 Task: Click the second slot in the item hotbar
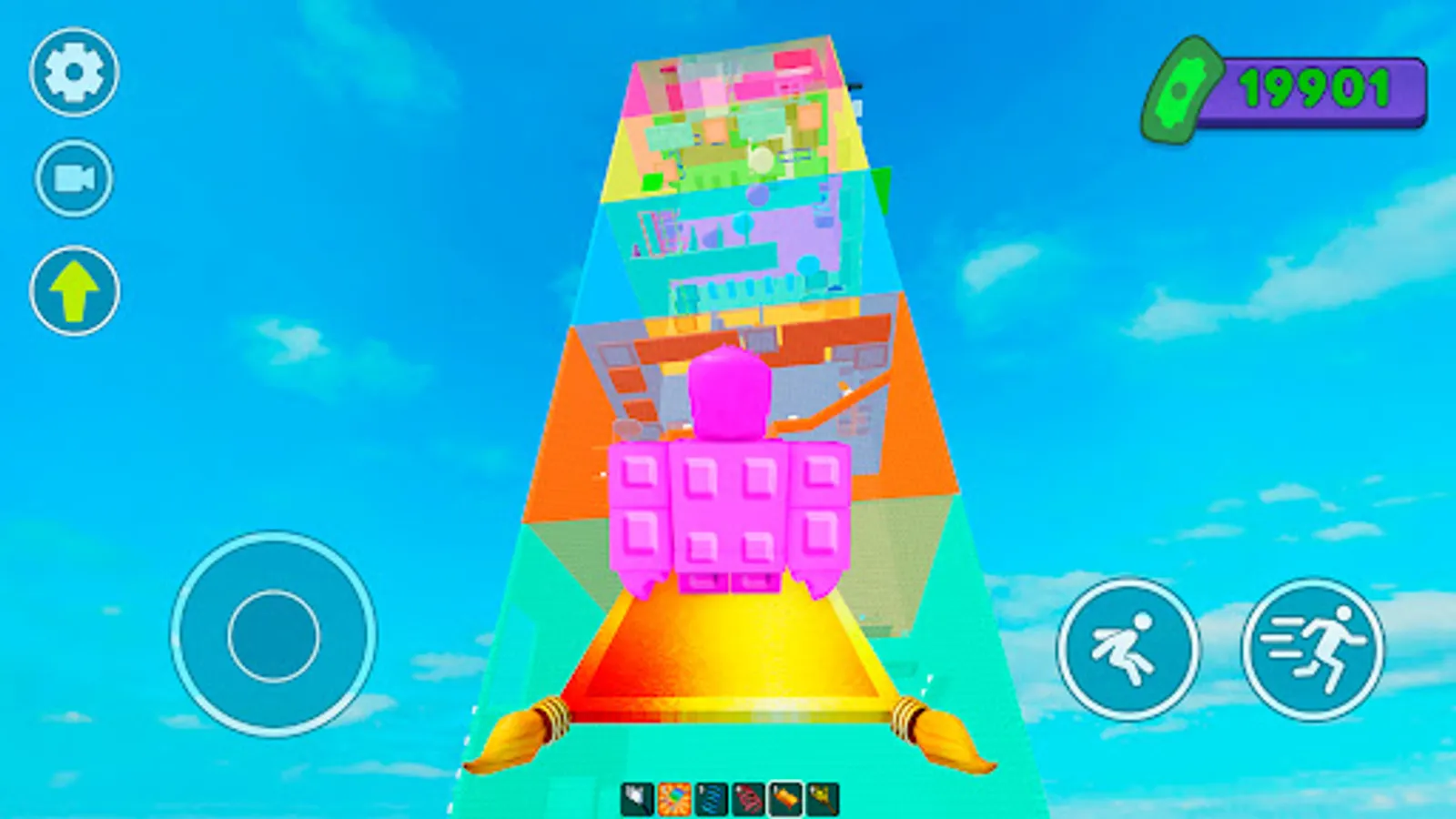click(x=674, y=797)
